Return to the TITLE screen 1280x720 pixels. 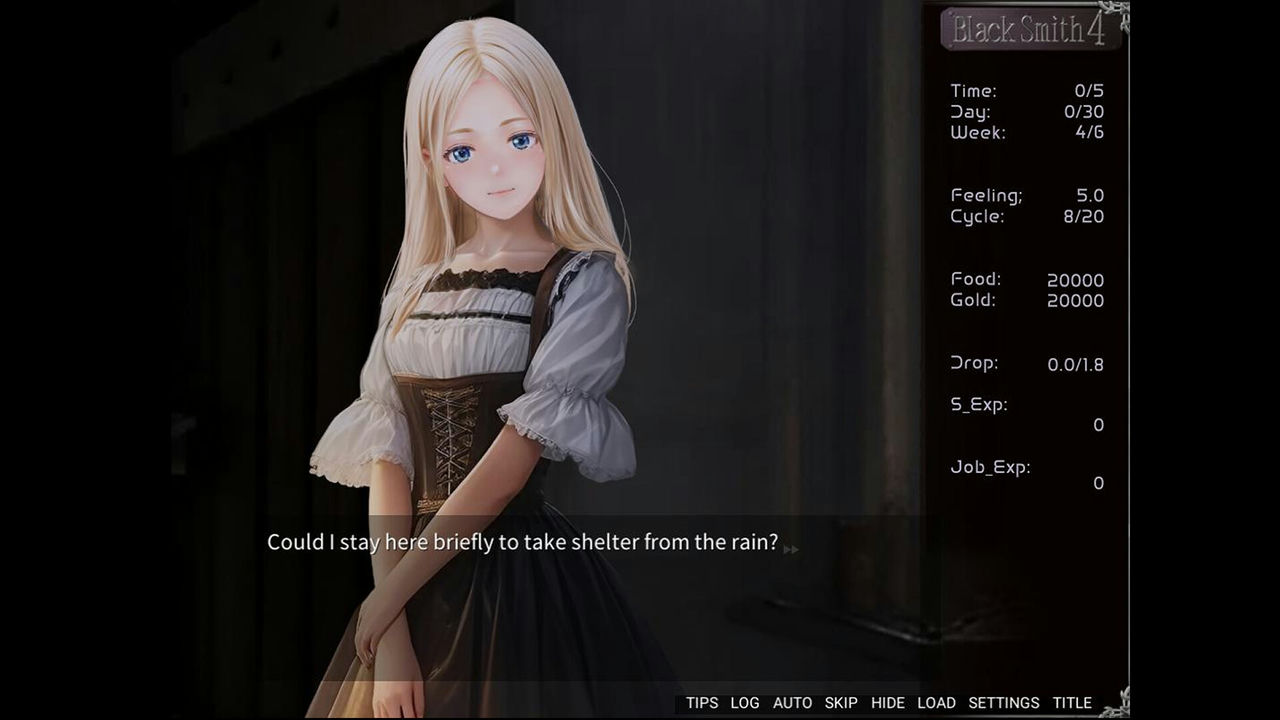(x=1072, y=702)
